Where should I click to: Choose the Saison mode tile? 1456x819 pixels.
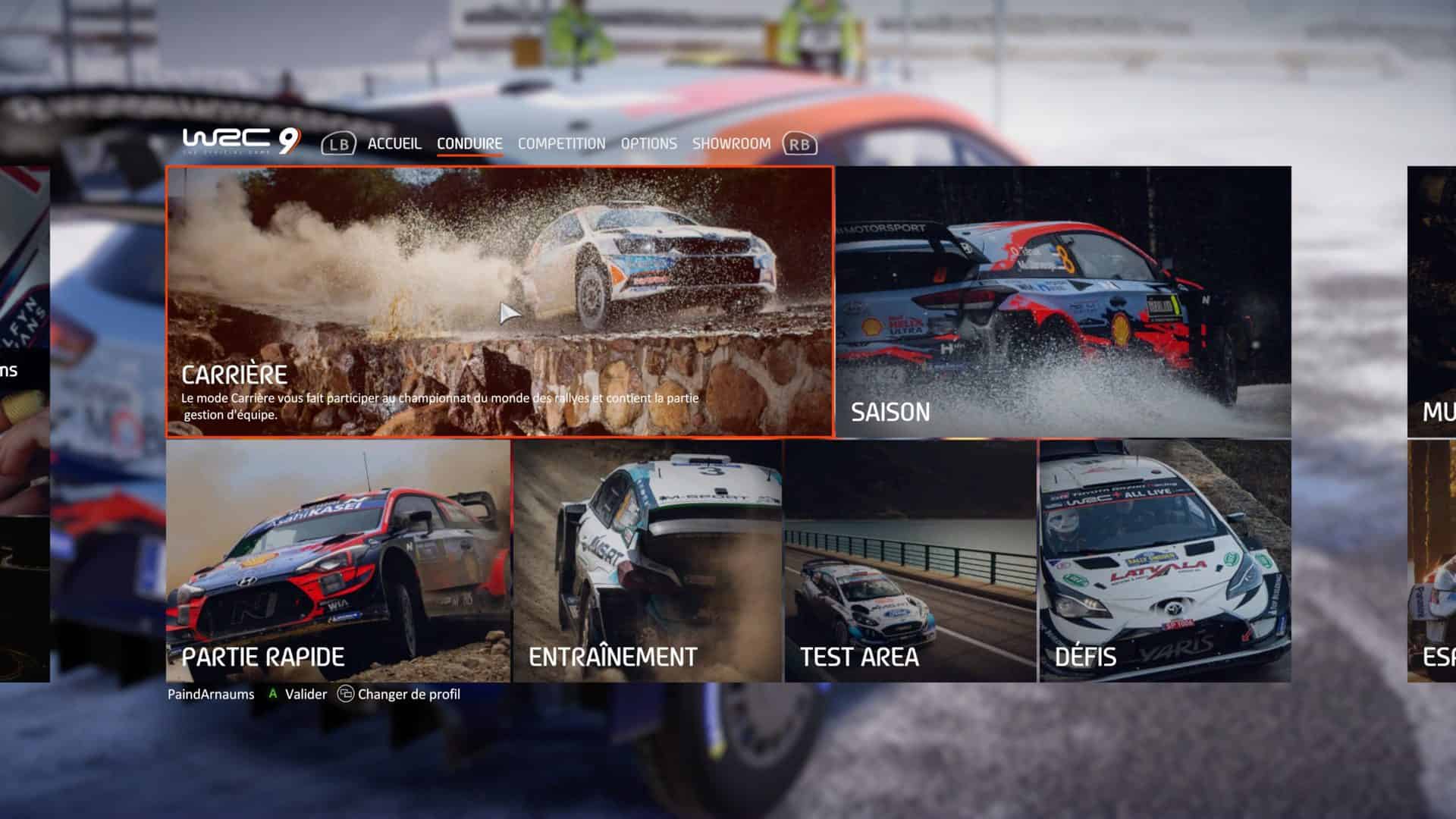click(1063, 302)
